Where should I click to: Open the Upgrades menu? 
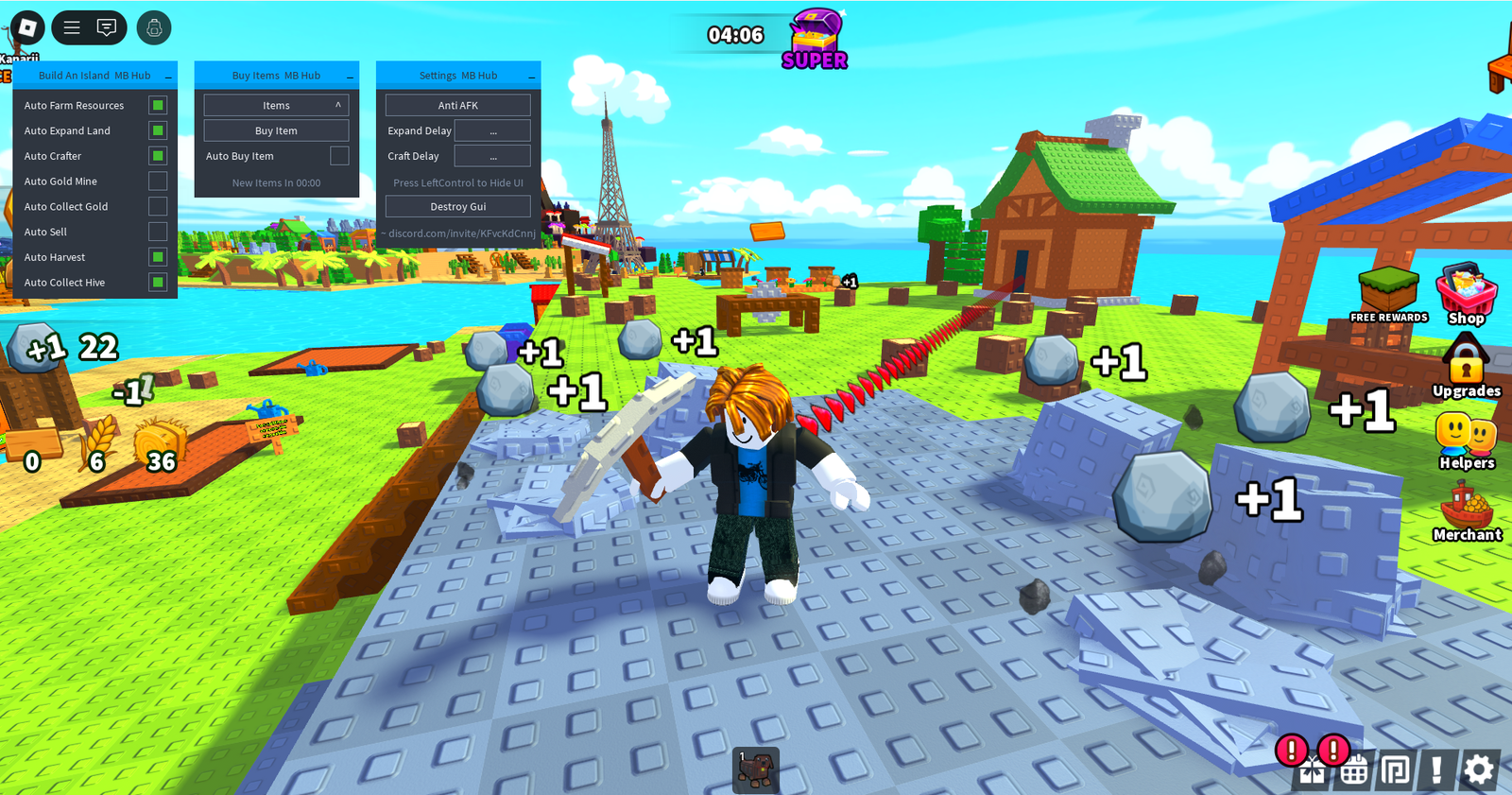click(1466, 366)
